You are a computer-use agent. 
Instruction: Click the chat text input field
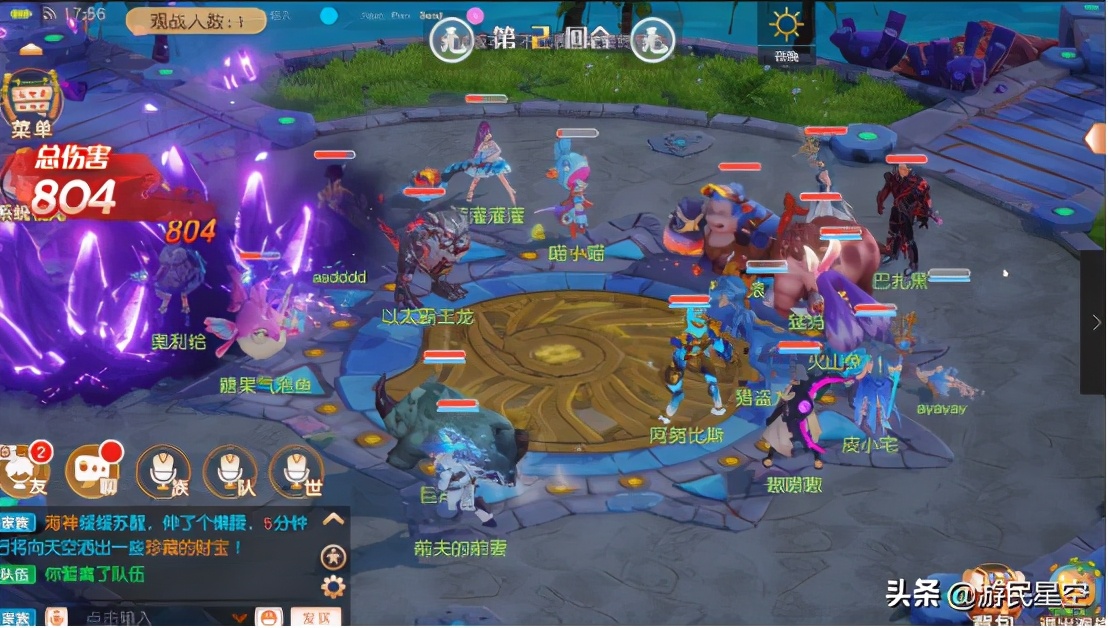tap(150, 618)
